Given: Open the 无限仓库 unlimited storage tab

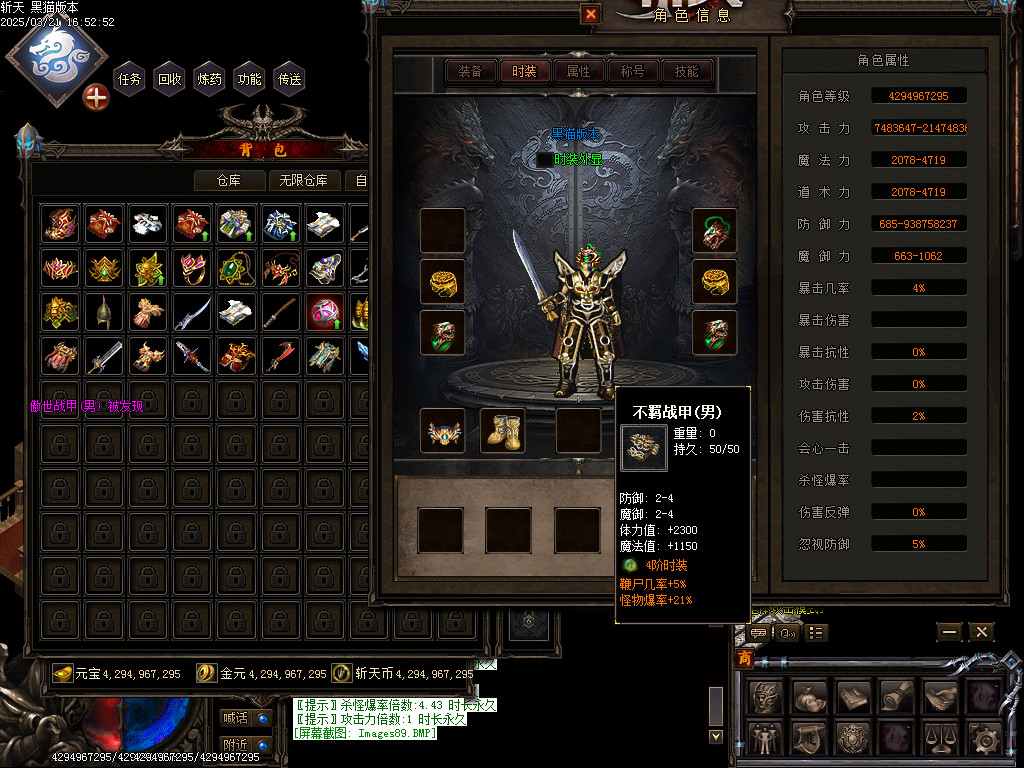Looking at the screenshot, I should (304, 180).
